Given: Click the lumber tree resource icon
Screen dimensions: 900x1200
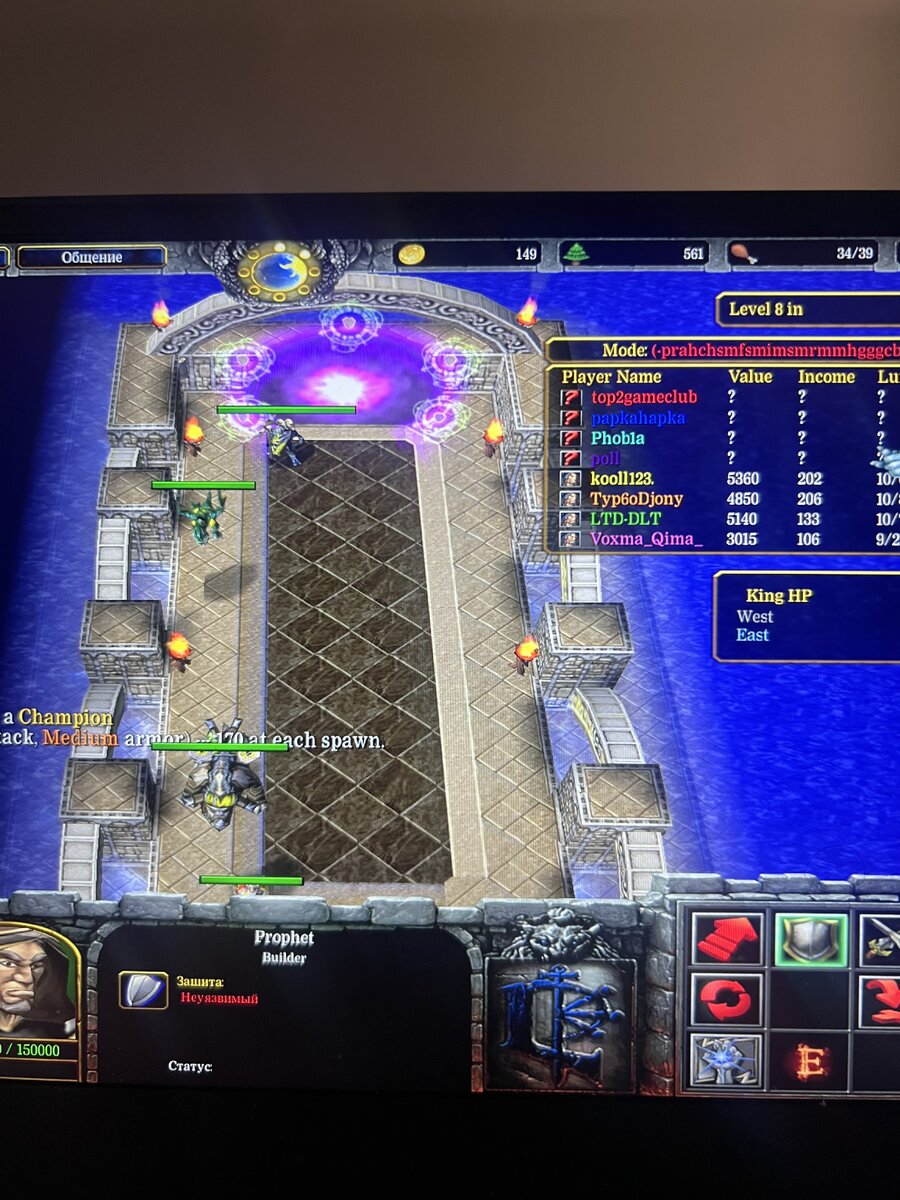Looking at the screenshot, I should click(576, 254).
